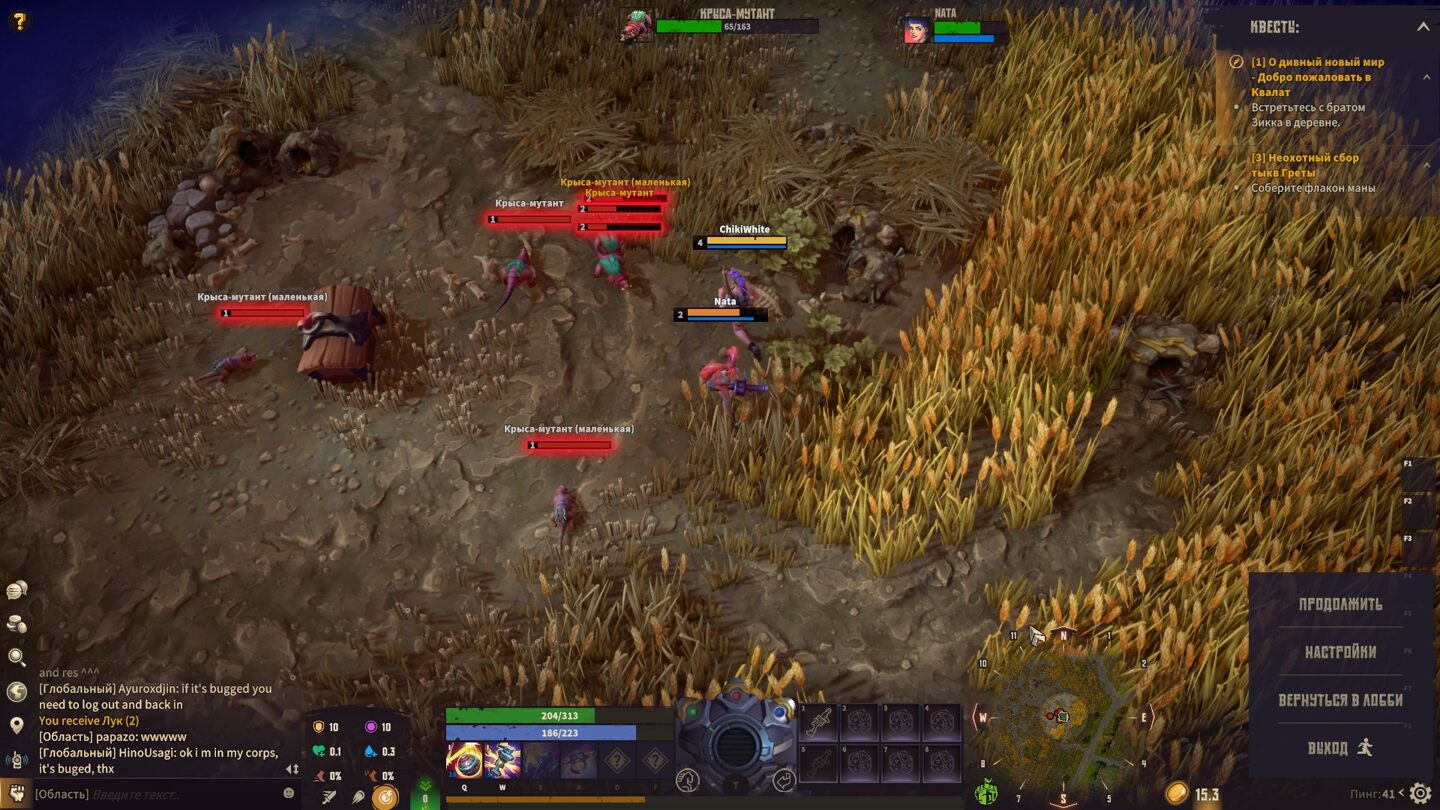Select the weapon in inventory slot 1
1440x810 pixels.
pyautogui.click(x=818, y=722)
